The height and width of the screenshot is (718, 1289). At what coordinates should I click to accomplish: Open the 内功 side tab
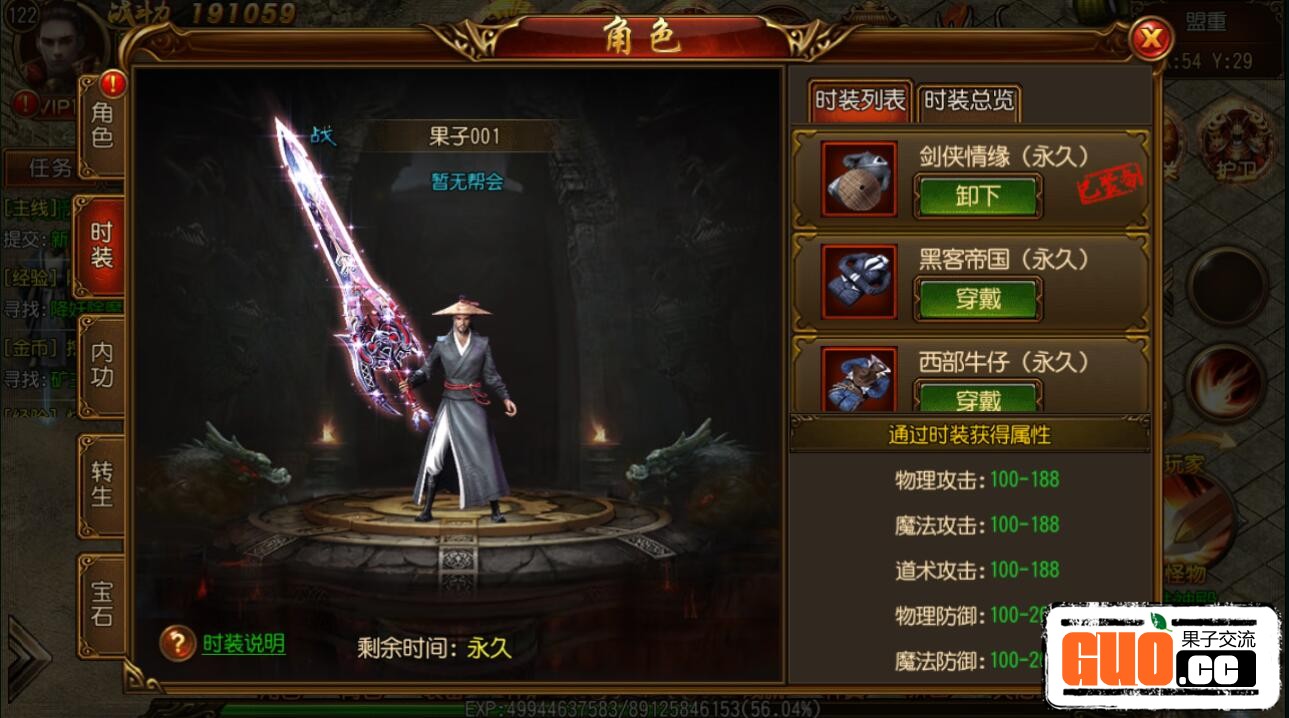(102, 364)
